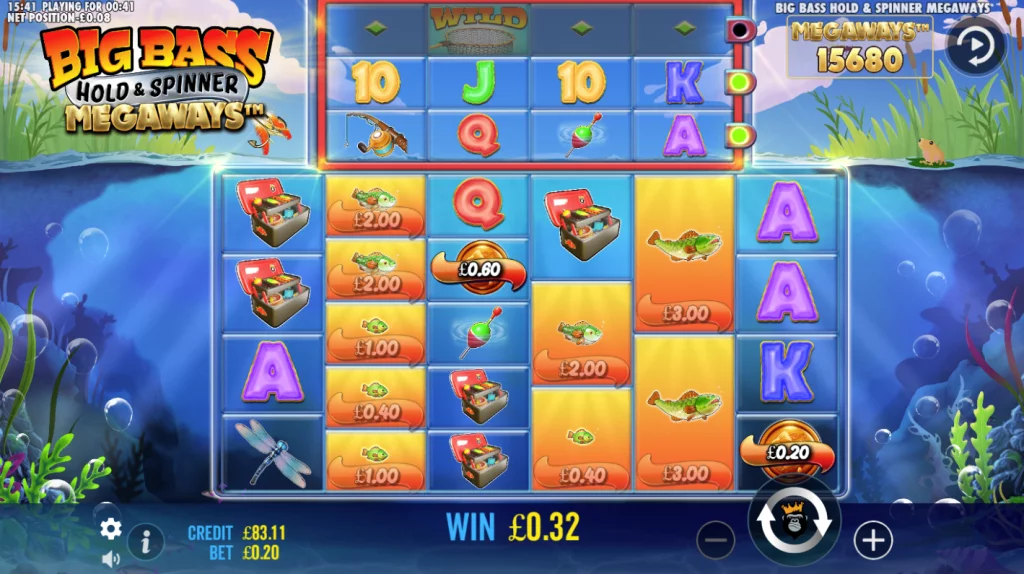Spin the reels with the spin button
The width and height of the screenshot is (1024, 574).
[794, 521]
